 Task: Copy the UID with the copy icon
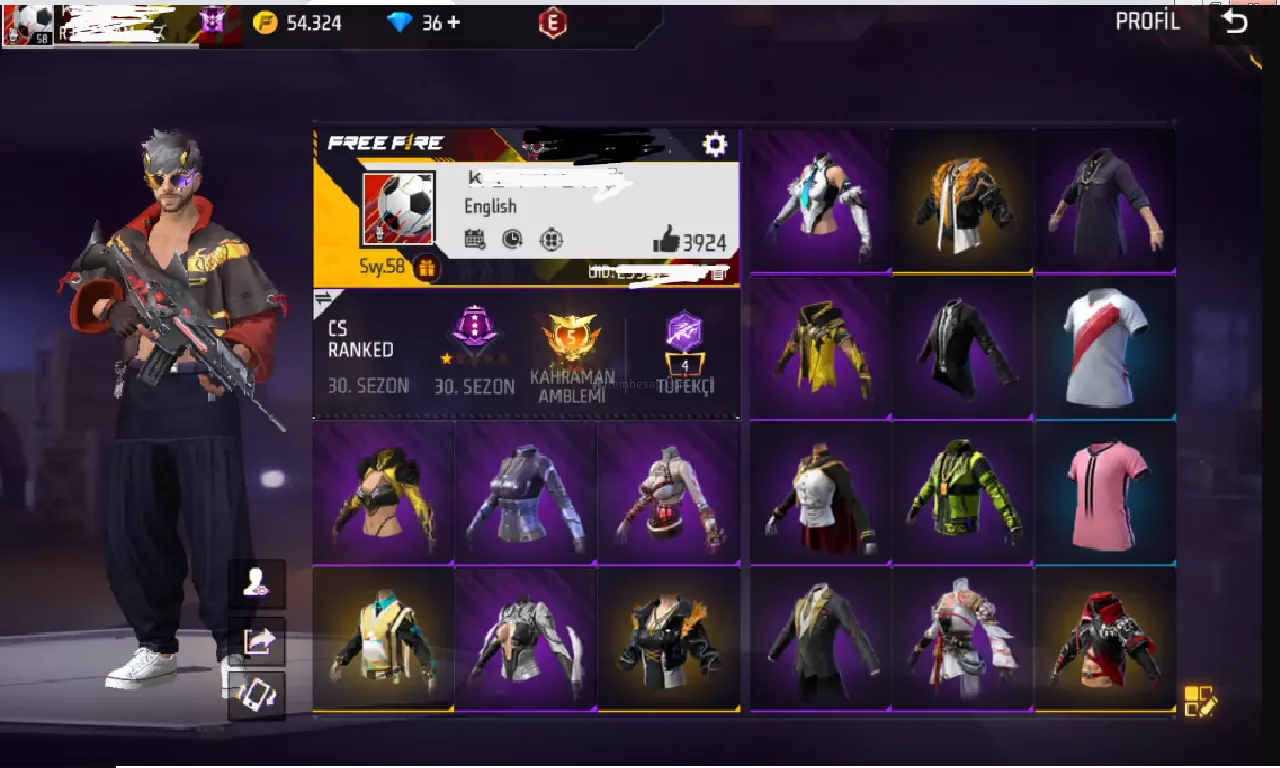tap(718, 271)
